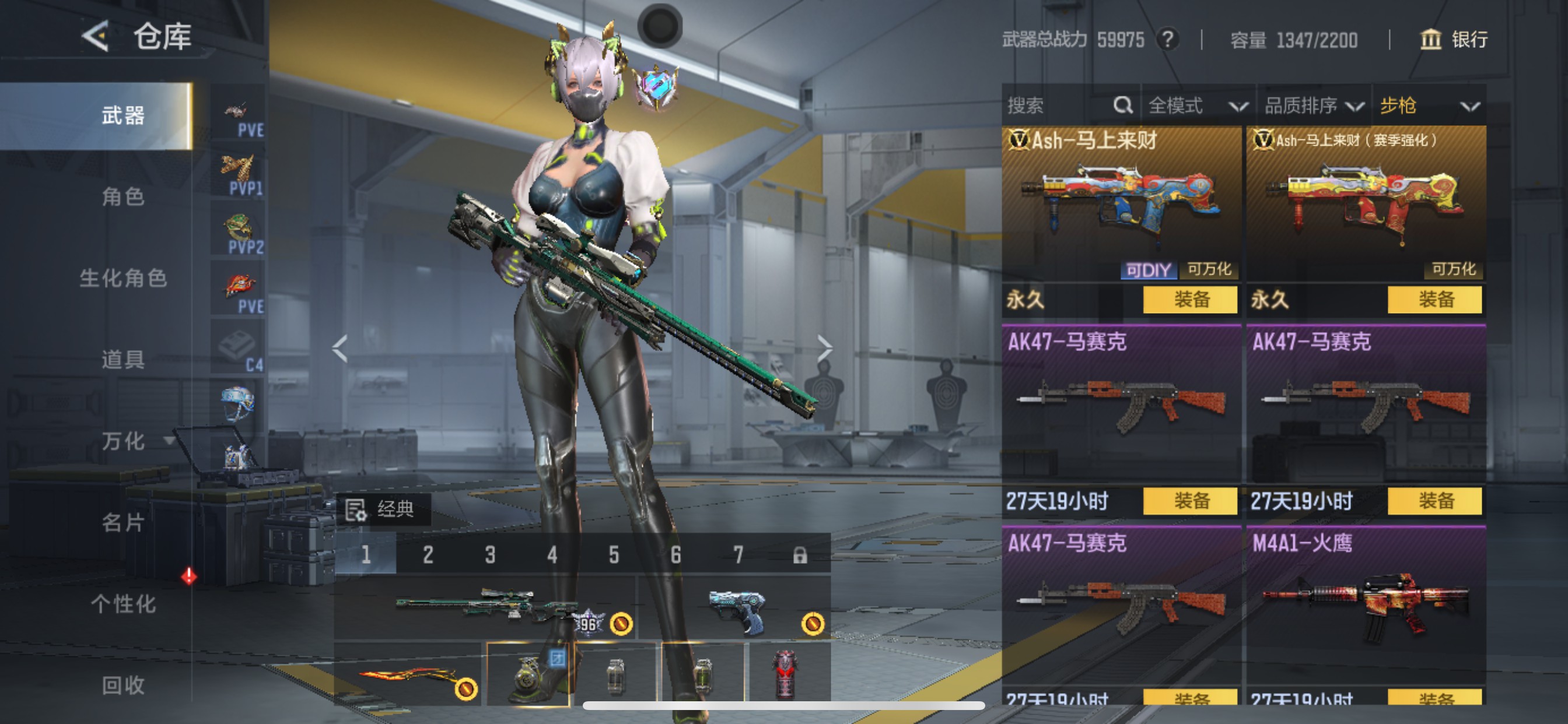This screenshot has height=724, width=1568.
Task: Open the 步枪 weapon type dropdown
Action: pos(1430,106)
